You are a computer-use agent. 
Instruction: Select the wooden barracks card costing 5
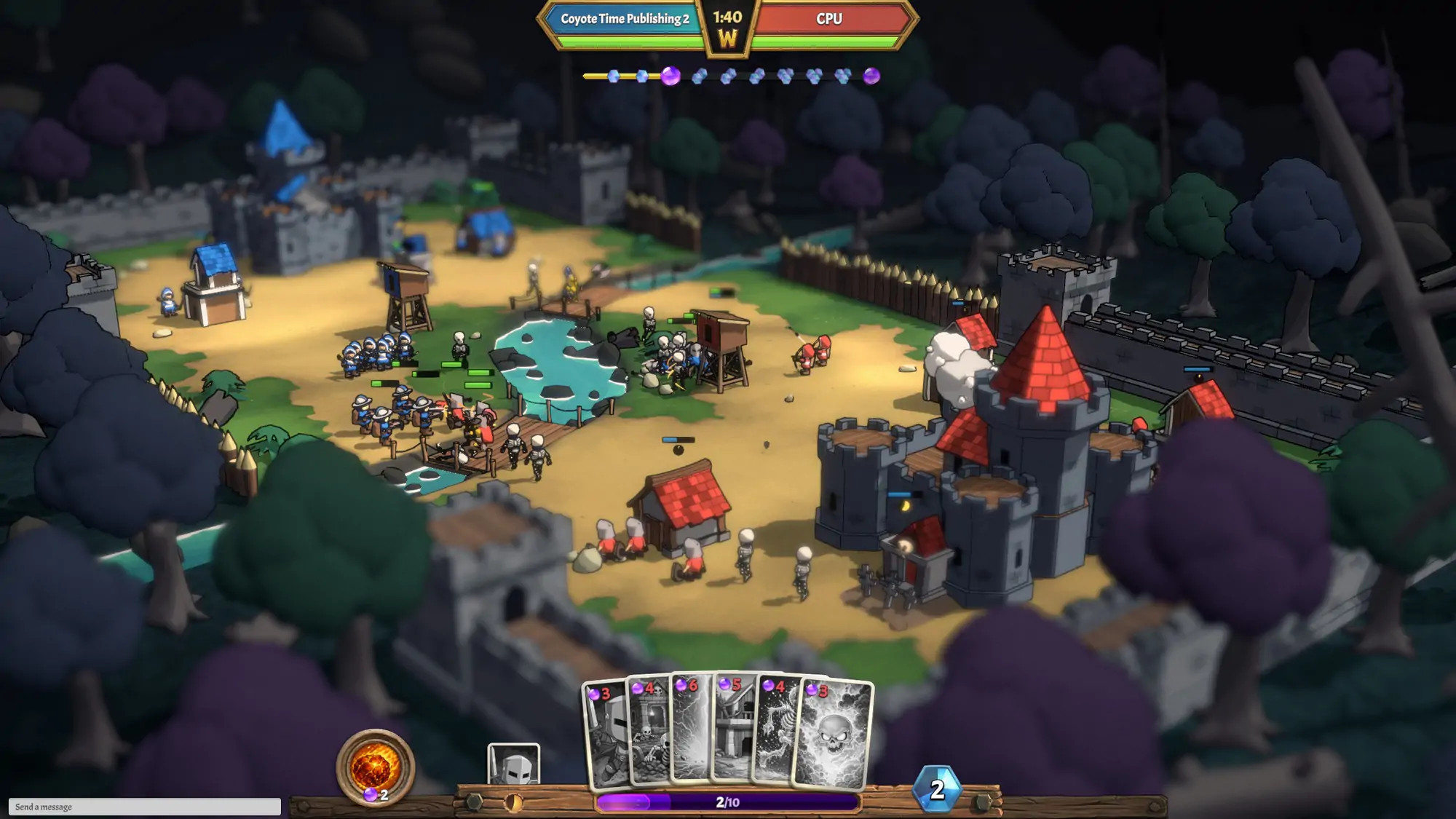point(732,728)
